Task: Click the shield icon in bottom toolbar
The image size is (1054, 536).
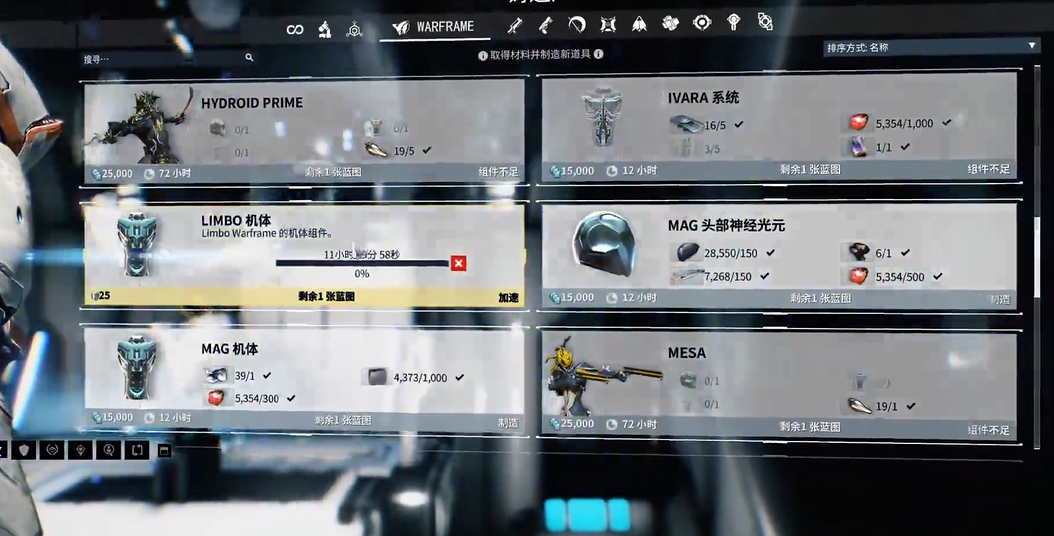Action: pos(24,450)
